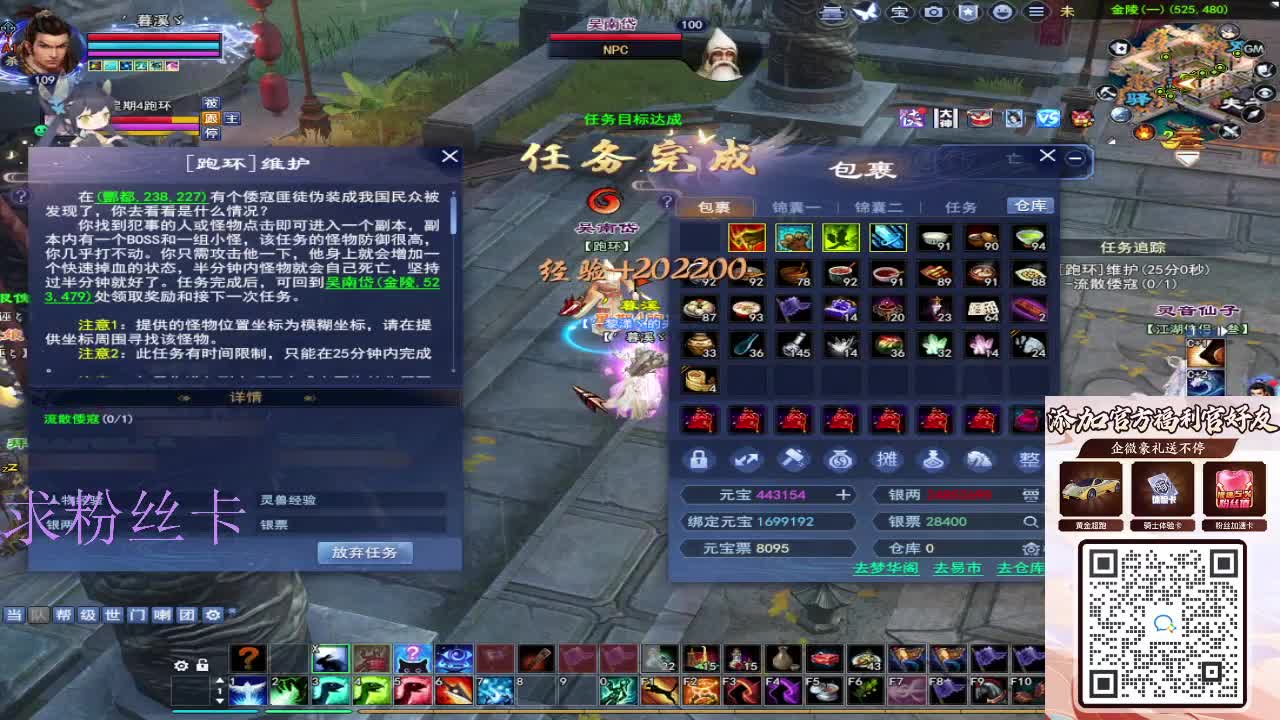Select the hammer forge icon in the bag panel
1280x720 pixels.
pyautogui.click(x=794, y=459)
